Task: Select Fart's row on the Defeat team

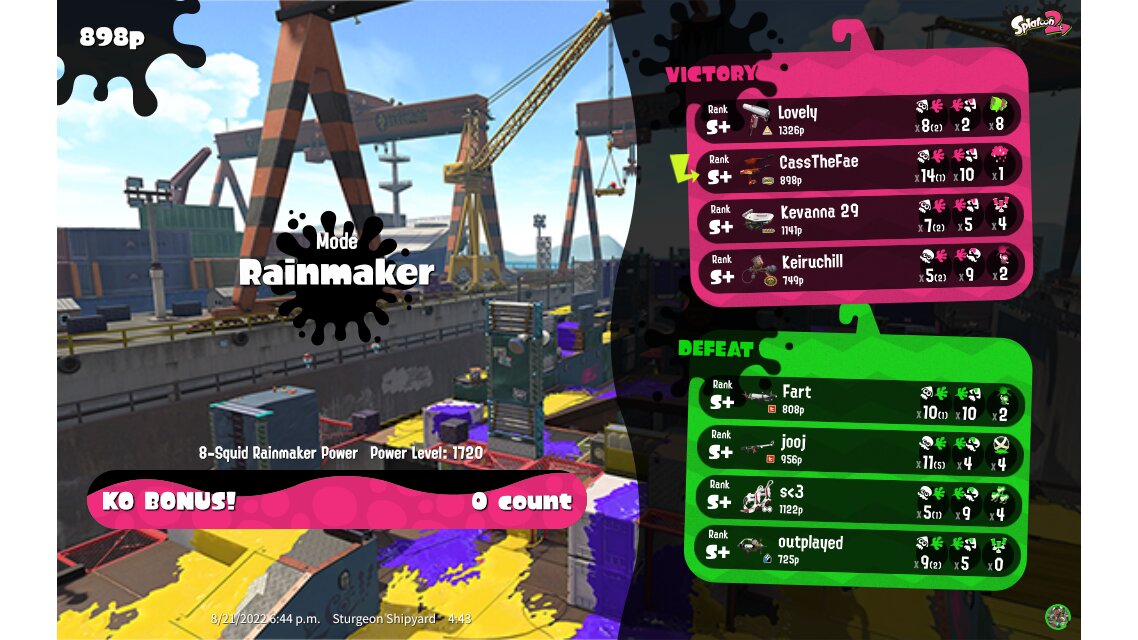Action: click(x=860, y=399)
